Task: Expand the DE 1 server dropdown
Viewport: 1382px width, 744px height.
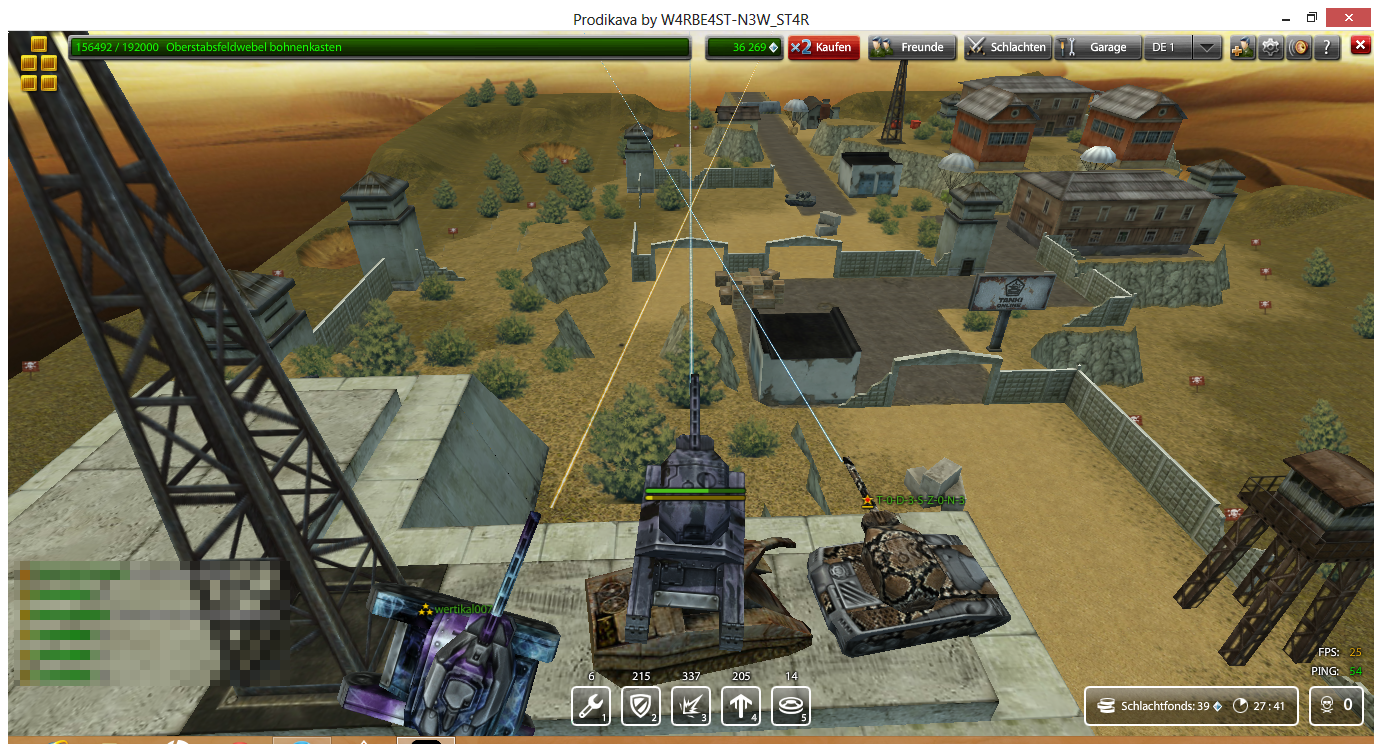Action: 1207,47
